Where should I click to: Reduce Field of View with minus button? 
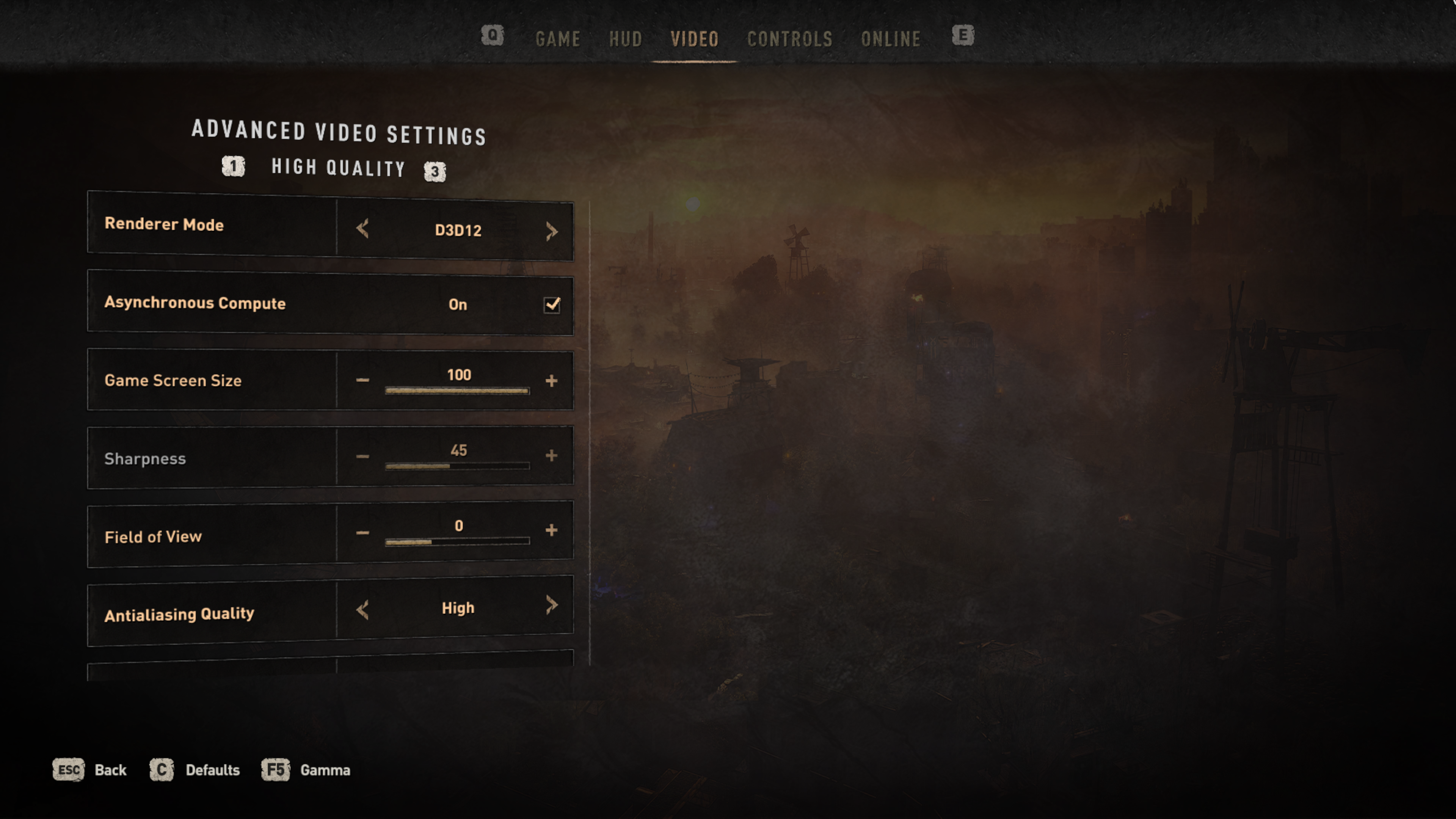362,532
